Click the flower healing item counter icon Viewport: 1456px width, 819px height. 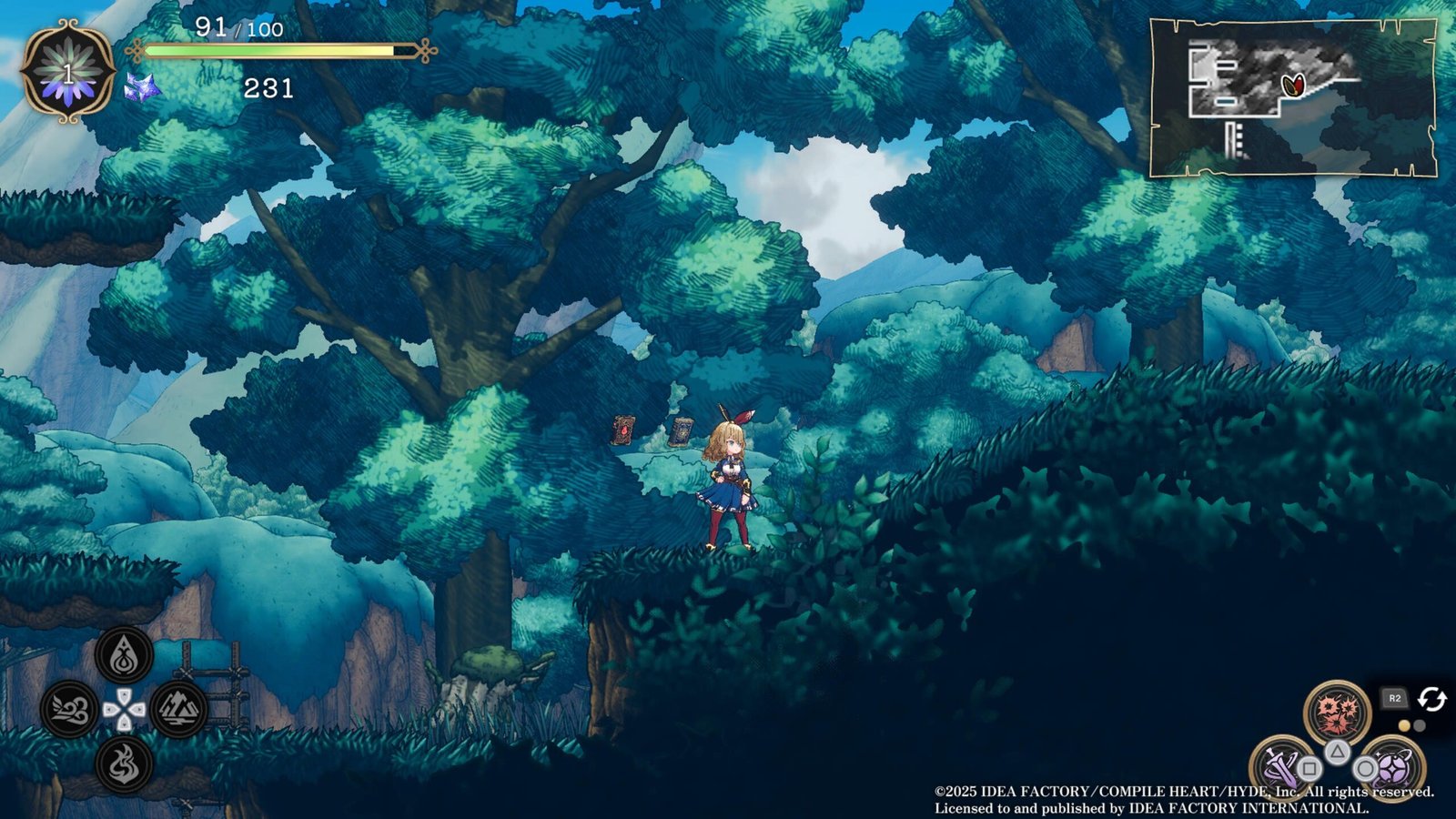coord(67,73)
